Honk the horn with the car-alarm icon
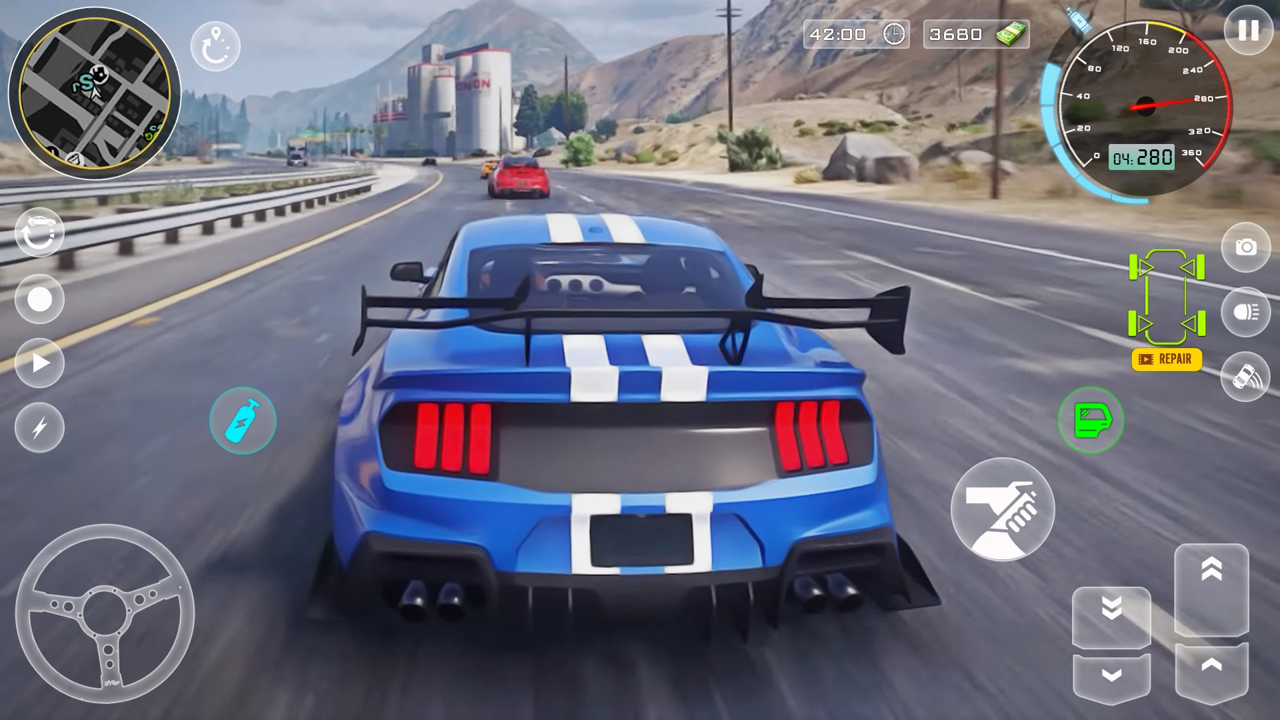The image size is (1280, 720). pyautogui.click(x=1246, y=377)
